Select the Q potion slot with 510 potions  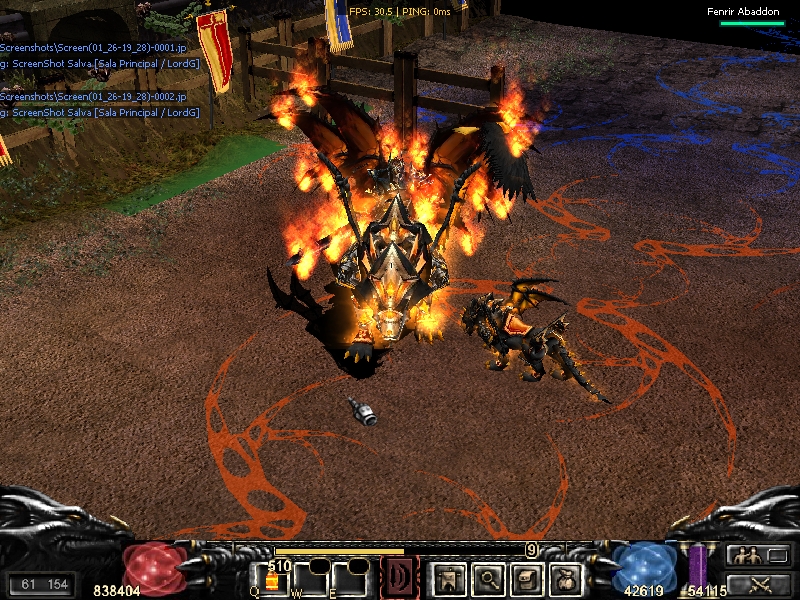tap(271, 580)
